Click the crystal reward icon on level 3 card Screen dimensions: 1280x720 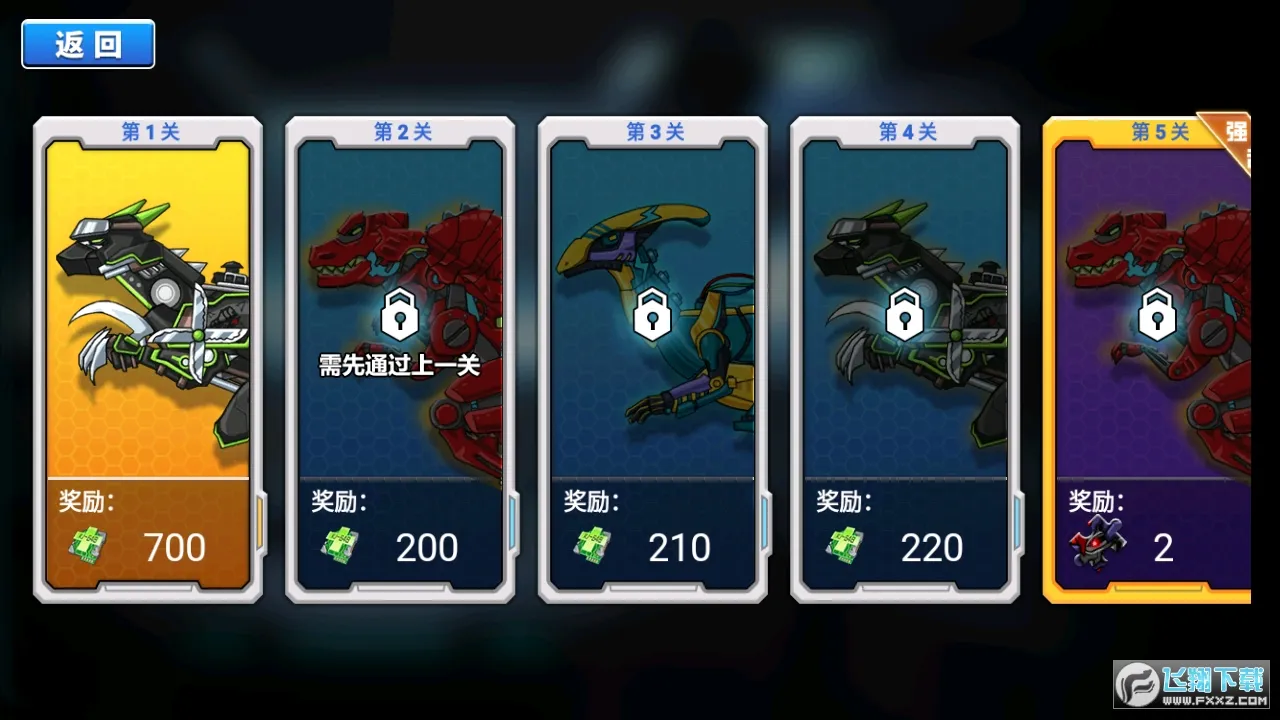tap(592, 545)
